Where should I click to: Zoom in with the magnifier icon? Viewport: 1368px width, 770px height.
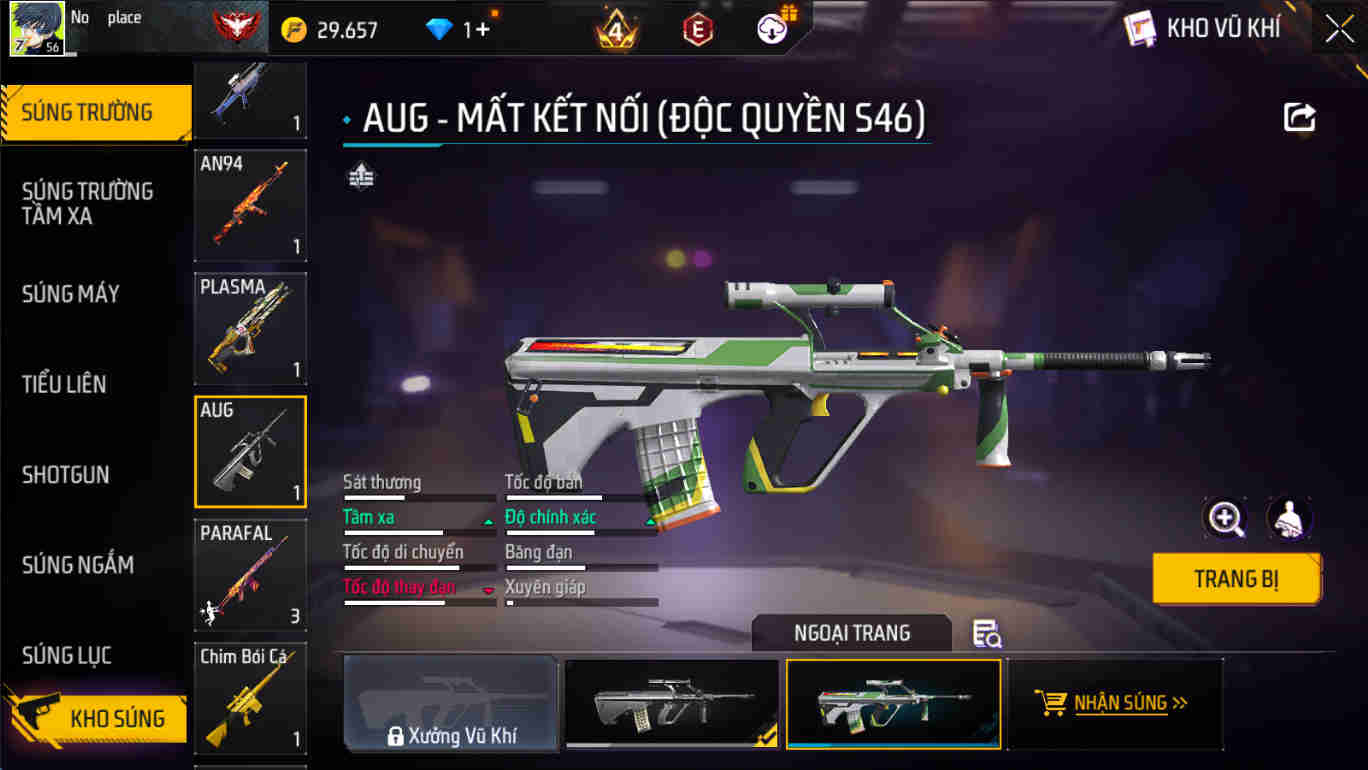1225,518
